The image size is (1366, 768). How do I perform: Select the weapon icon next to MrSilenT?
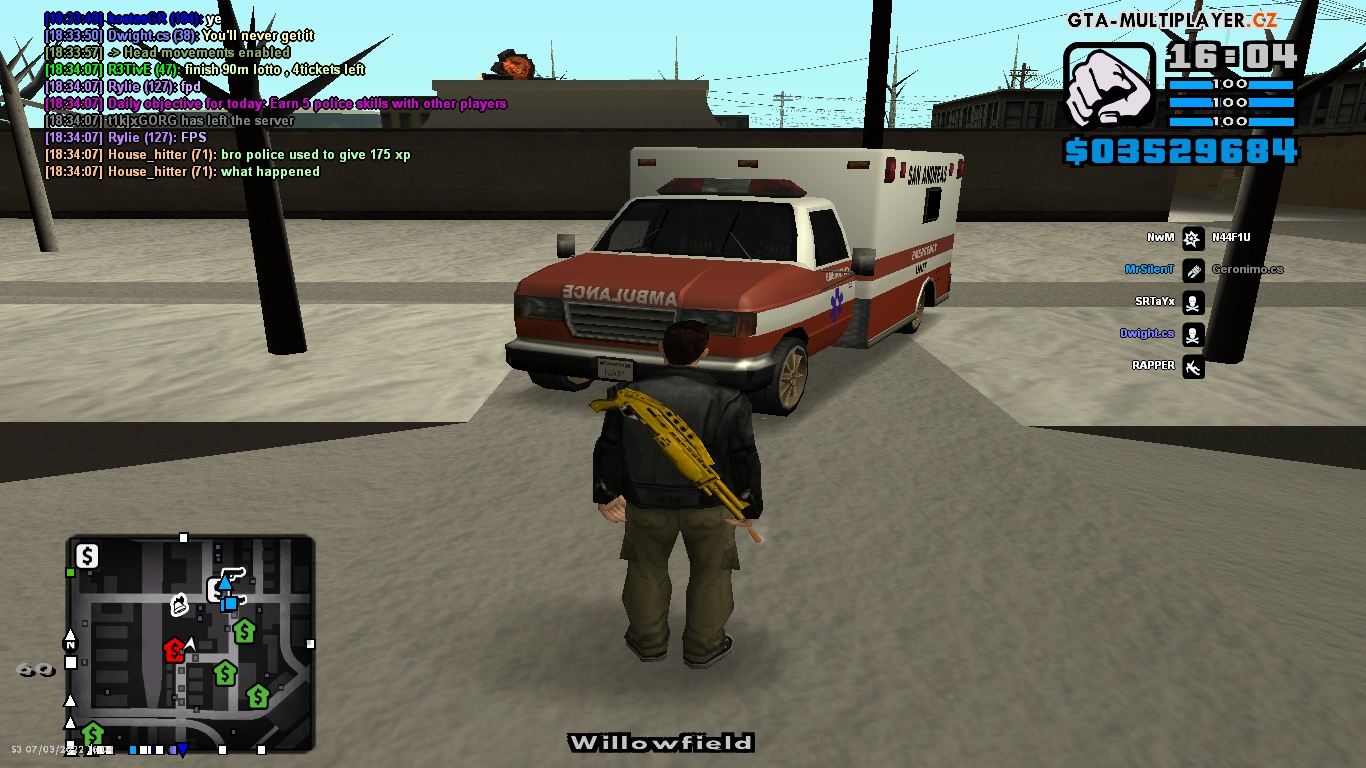pyautogui.click(x=1192, y=270)
